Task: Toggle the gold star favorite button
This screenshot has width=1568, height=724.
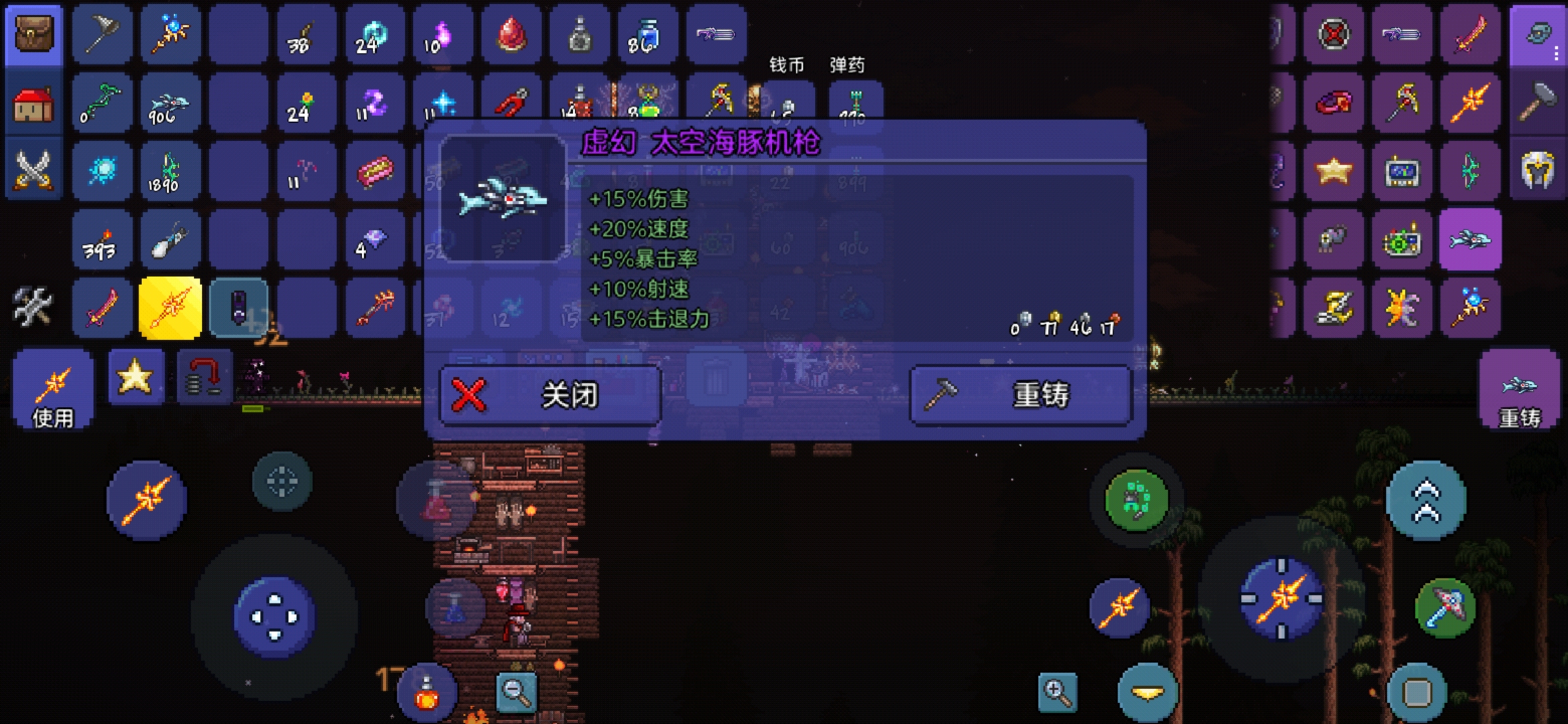Action: [x=135, y=377]
